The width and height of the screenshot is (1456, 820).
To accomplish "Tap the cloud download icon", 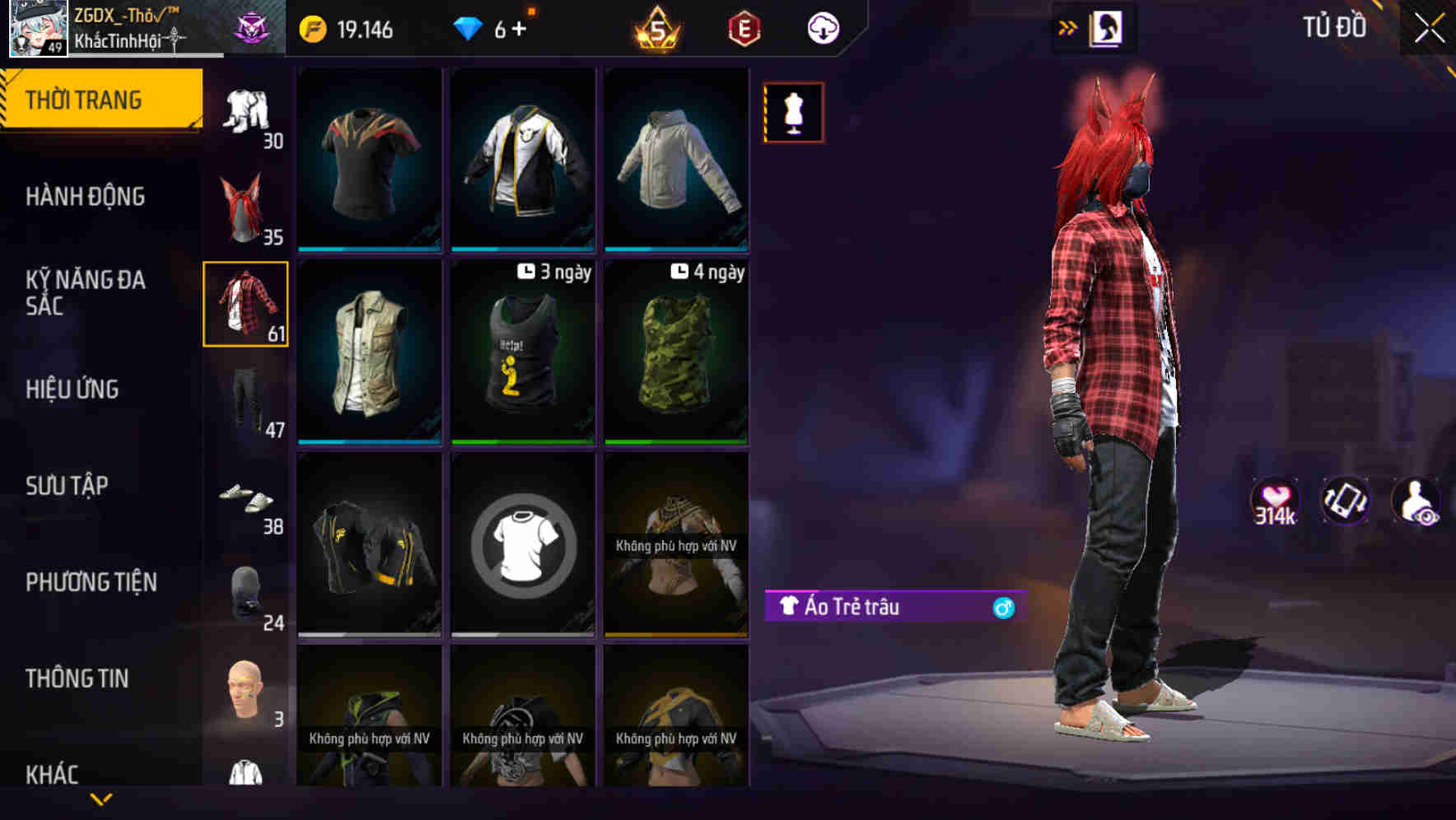I will click(x=824, y=27).
